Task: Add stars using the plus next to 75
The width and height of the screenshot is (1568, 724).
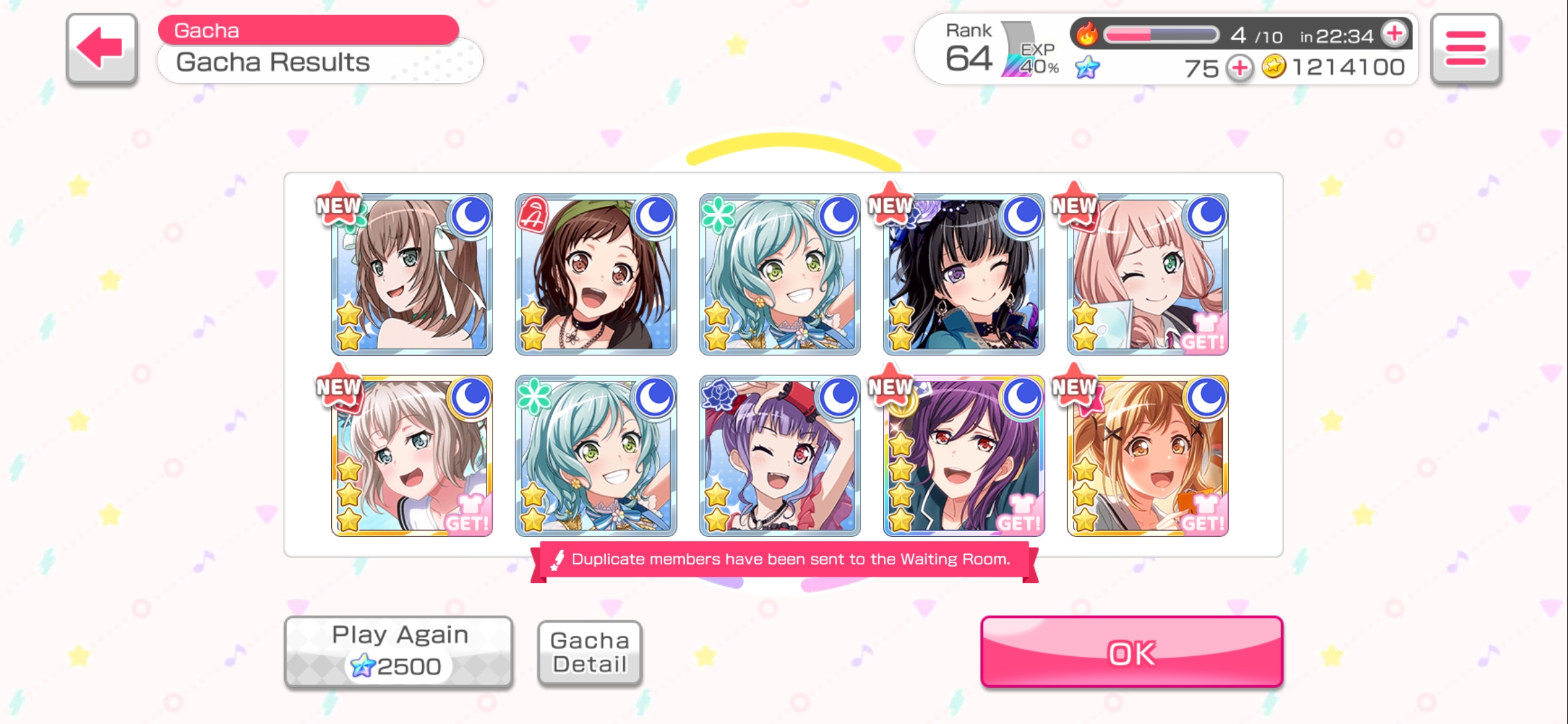Action: (1240, 68)
